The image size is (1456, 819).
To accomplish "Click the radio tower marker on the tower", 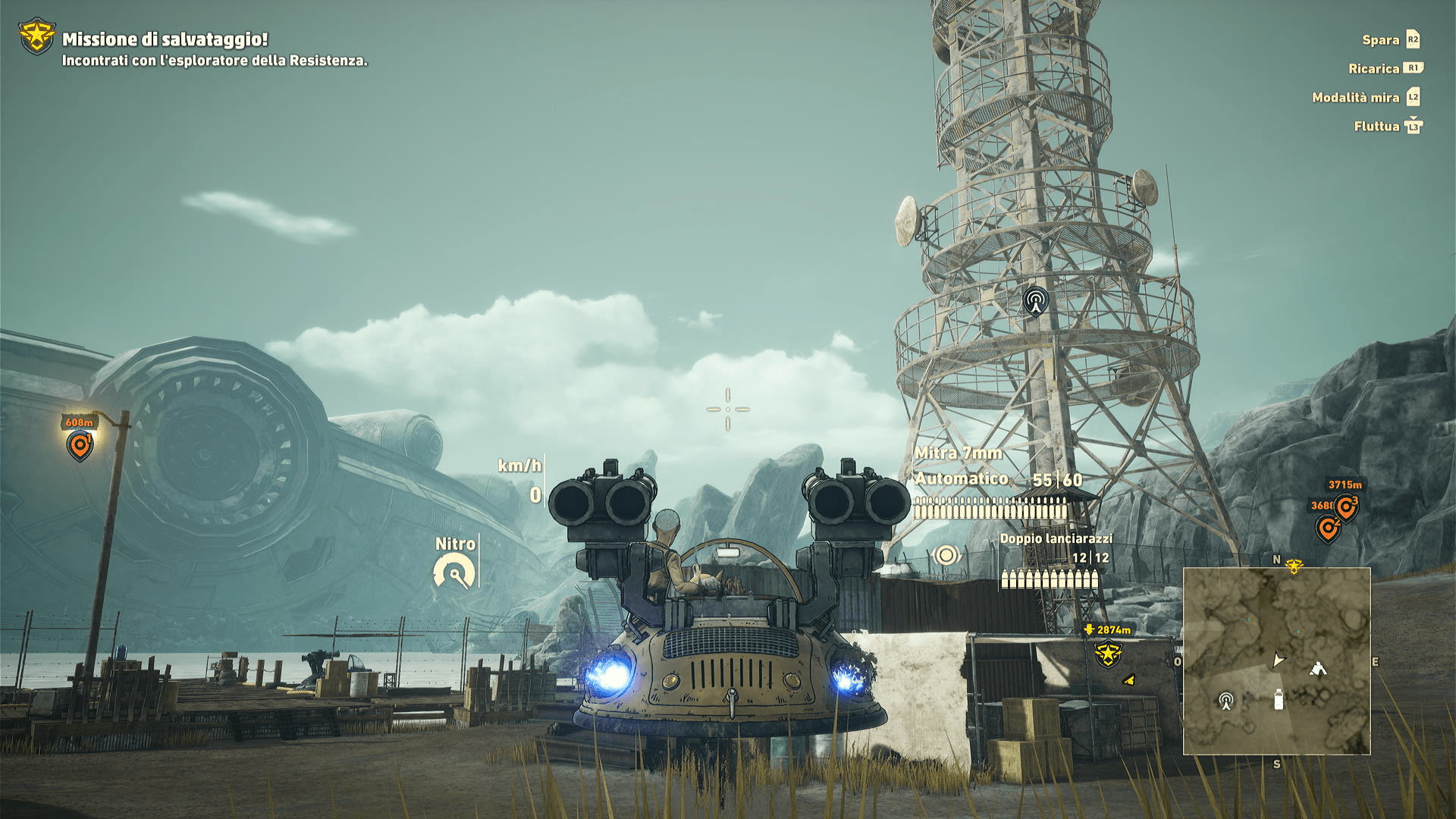I will point(1035,300).
